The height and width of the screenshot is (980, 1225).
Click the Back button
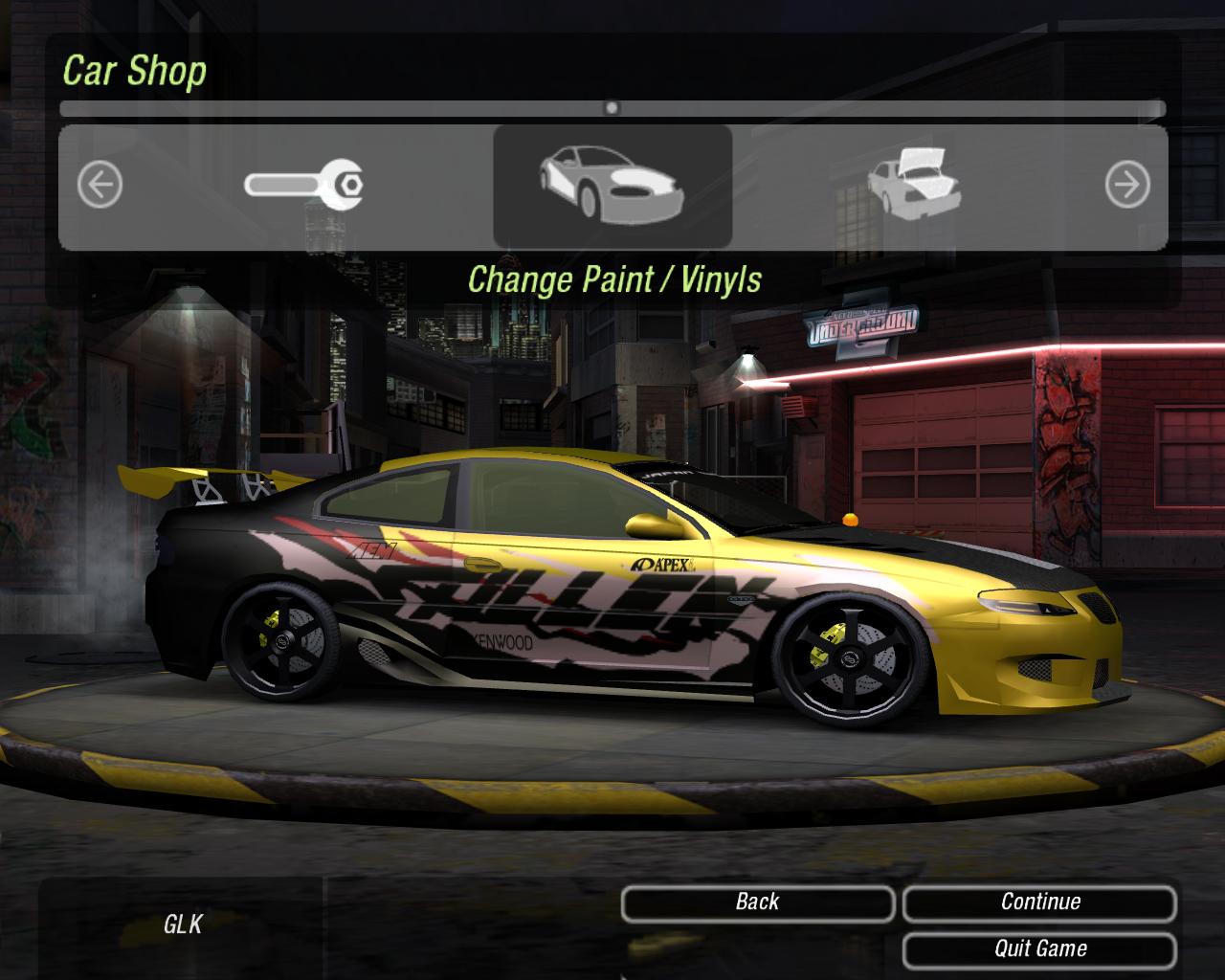[757, 902]
